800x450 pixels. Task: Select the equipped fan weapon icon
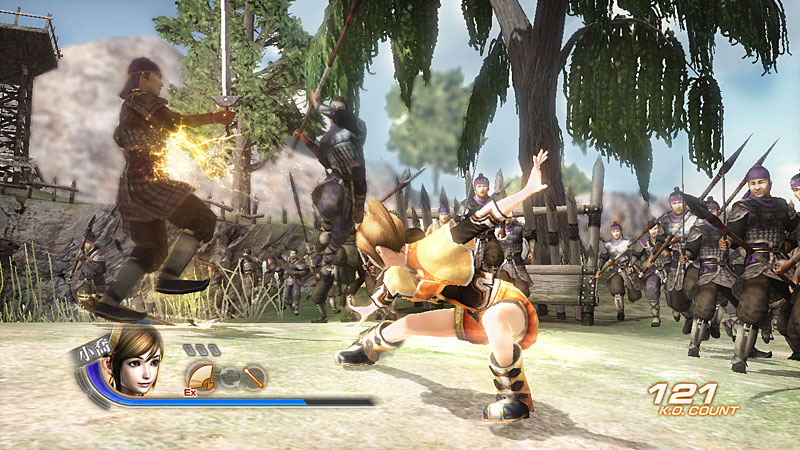(200, 377)
